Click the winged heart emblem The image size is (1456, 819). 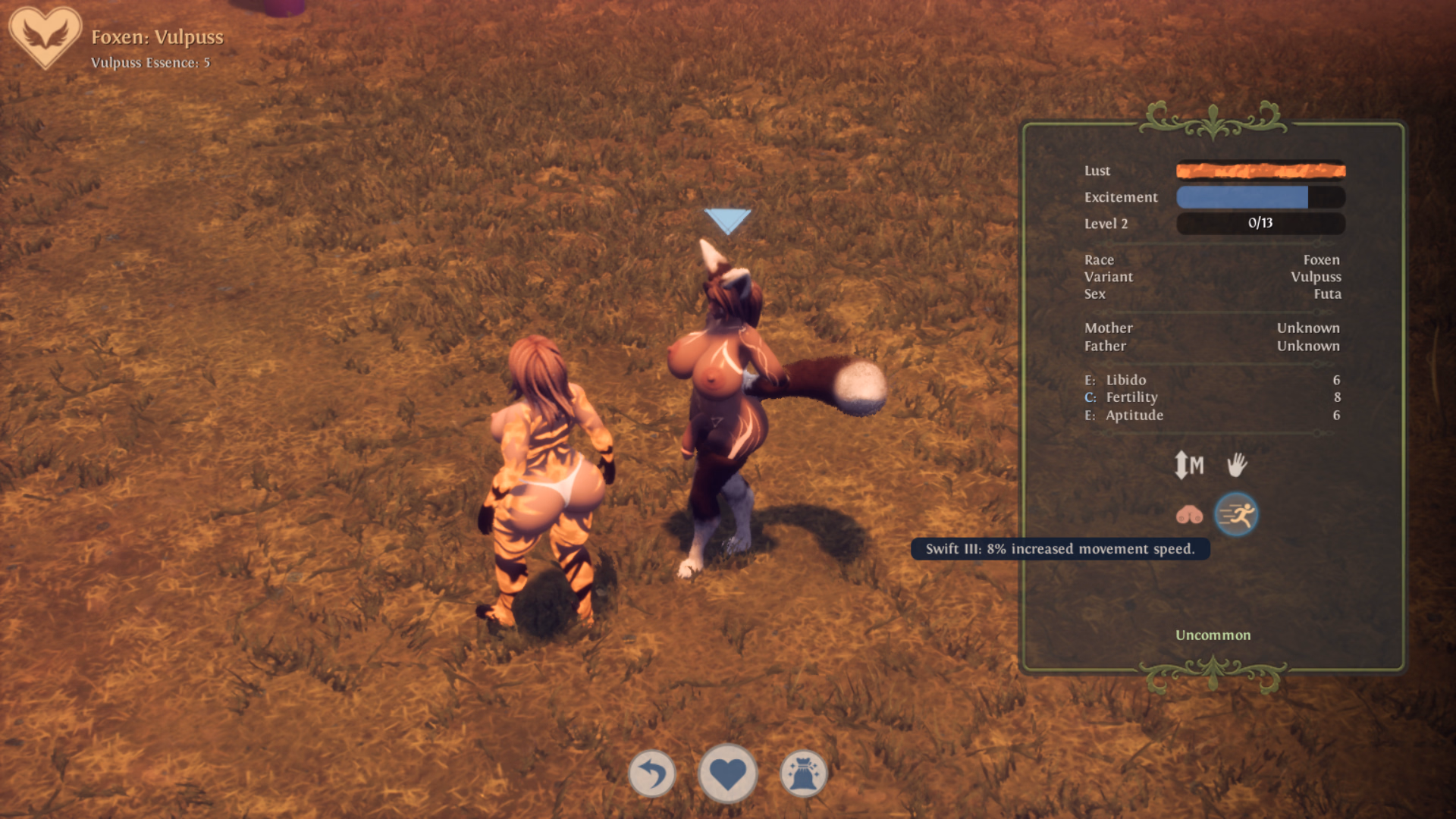click(x=45, y=37)
